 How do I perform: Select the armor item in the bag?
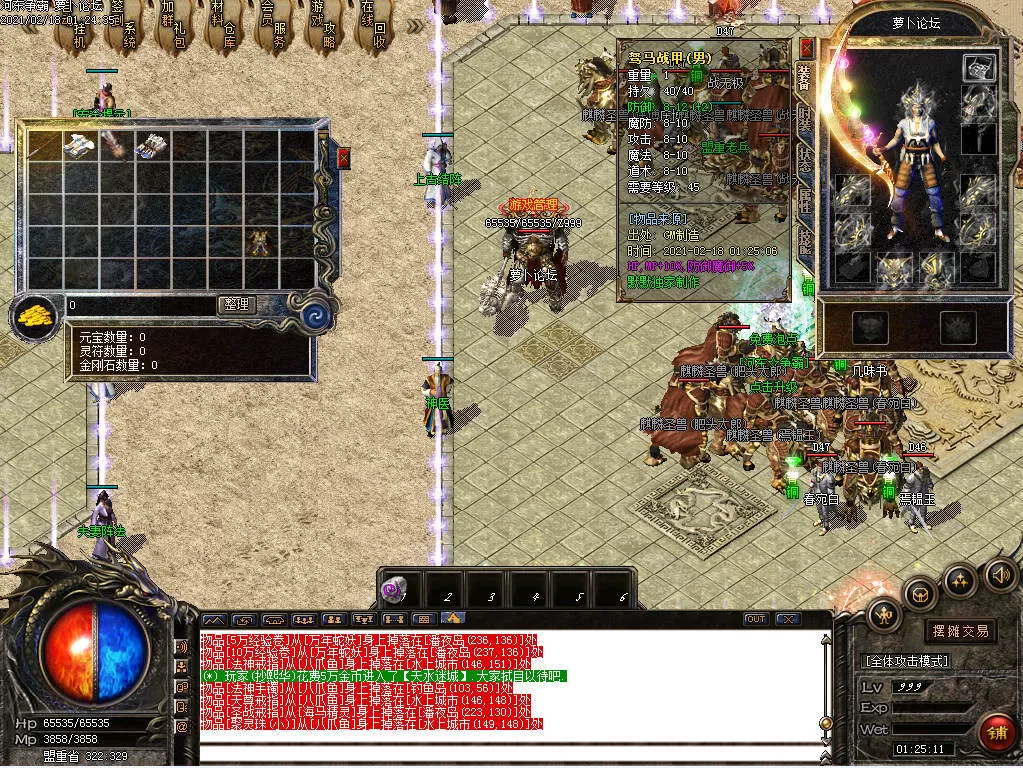(x=259, y=241)
